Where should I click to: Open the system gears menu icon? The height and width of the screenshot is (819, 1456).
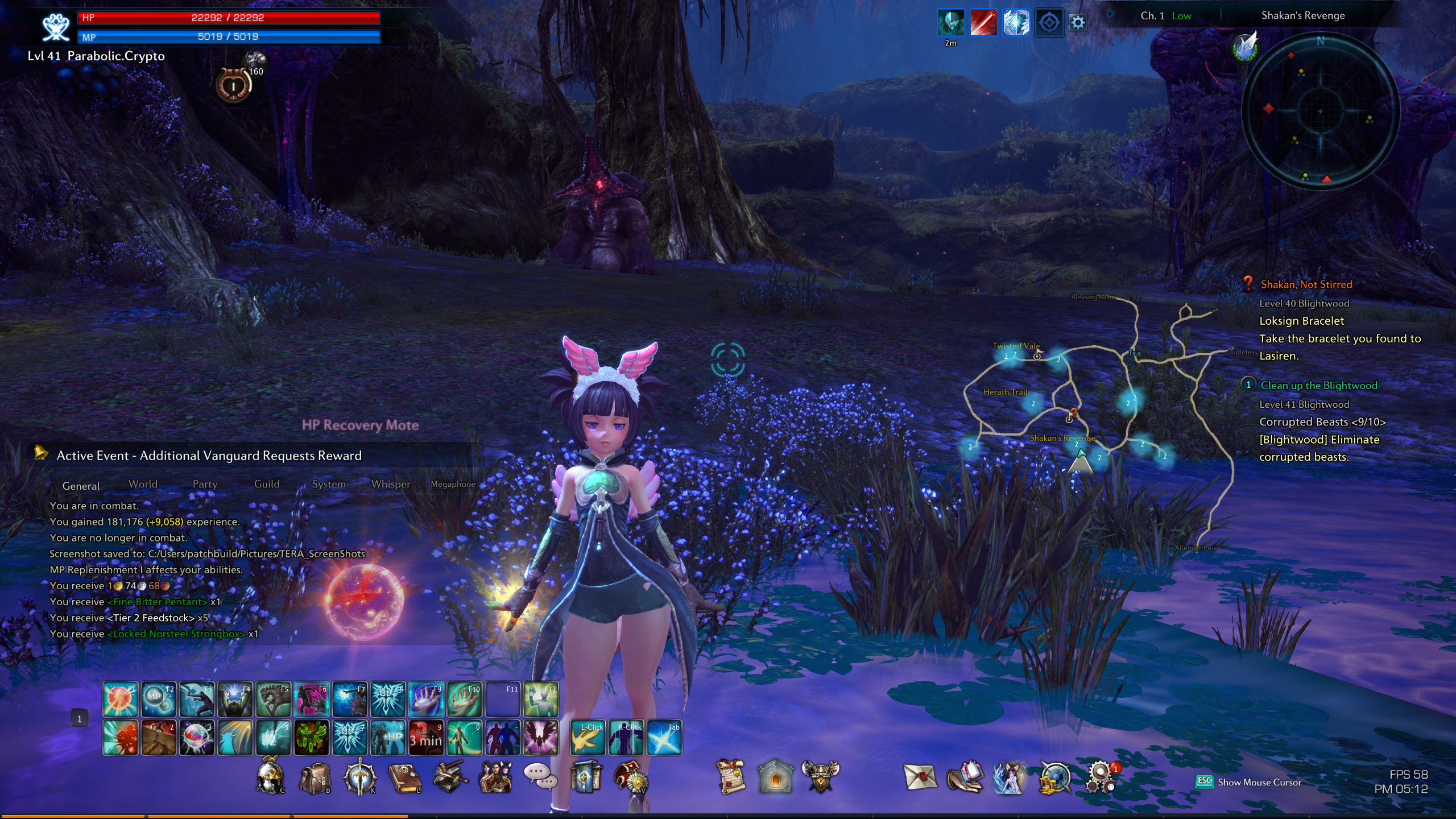pos(1101,777)
